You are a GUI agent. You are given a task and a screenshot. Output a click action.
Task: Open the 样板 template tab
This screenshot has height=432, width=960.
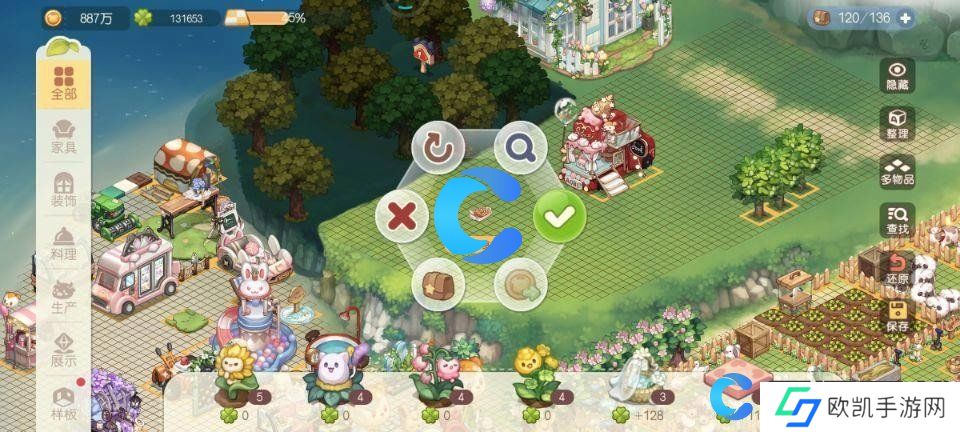64,402
